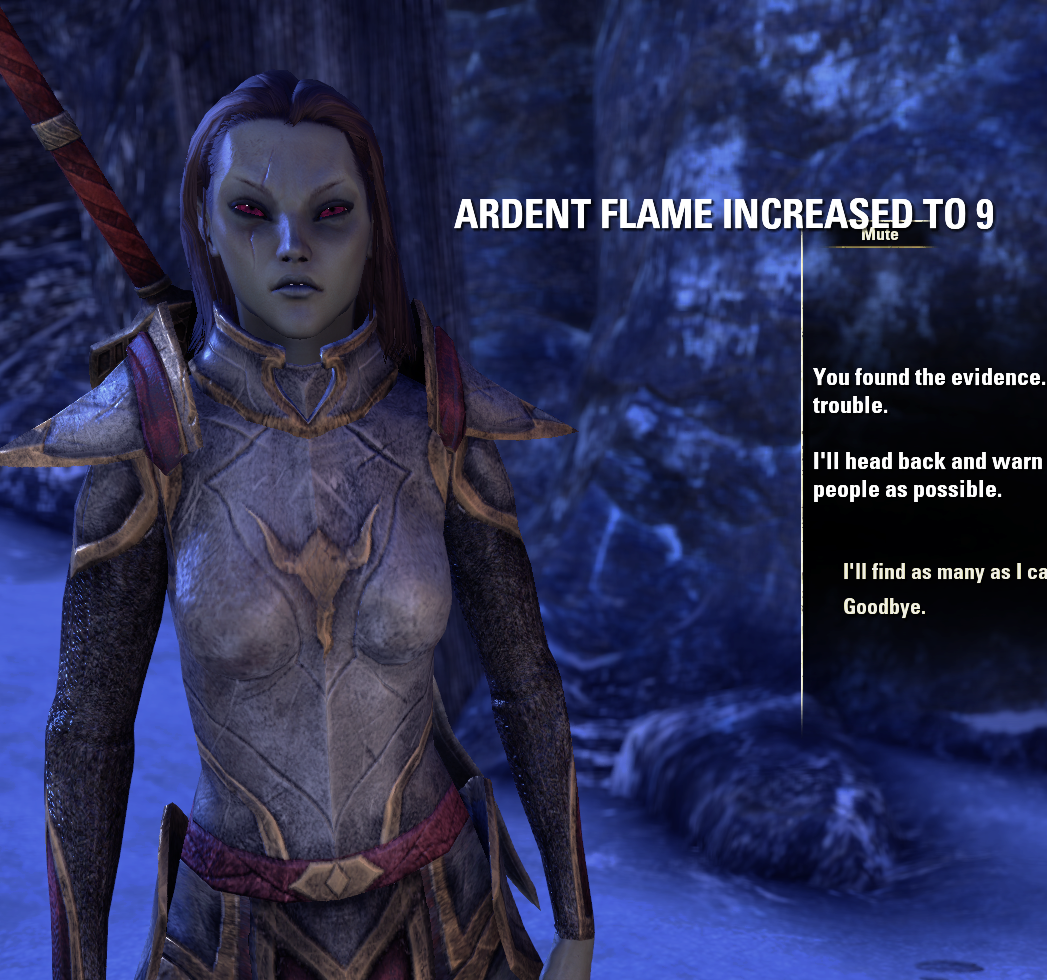Image resolution: width=1047 pixels, height=980 pixels.
Task: Choose the "I'll find as many" reply
Action: (943, 572)
